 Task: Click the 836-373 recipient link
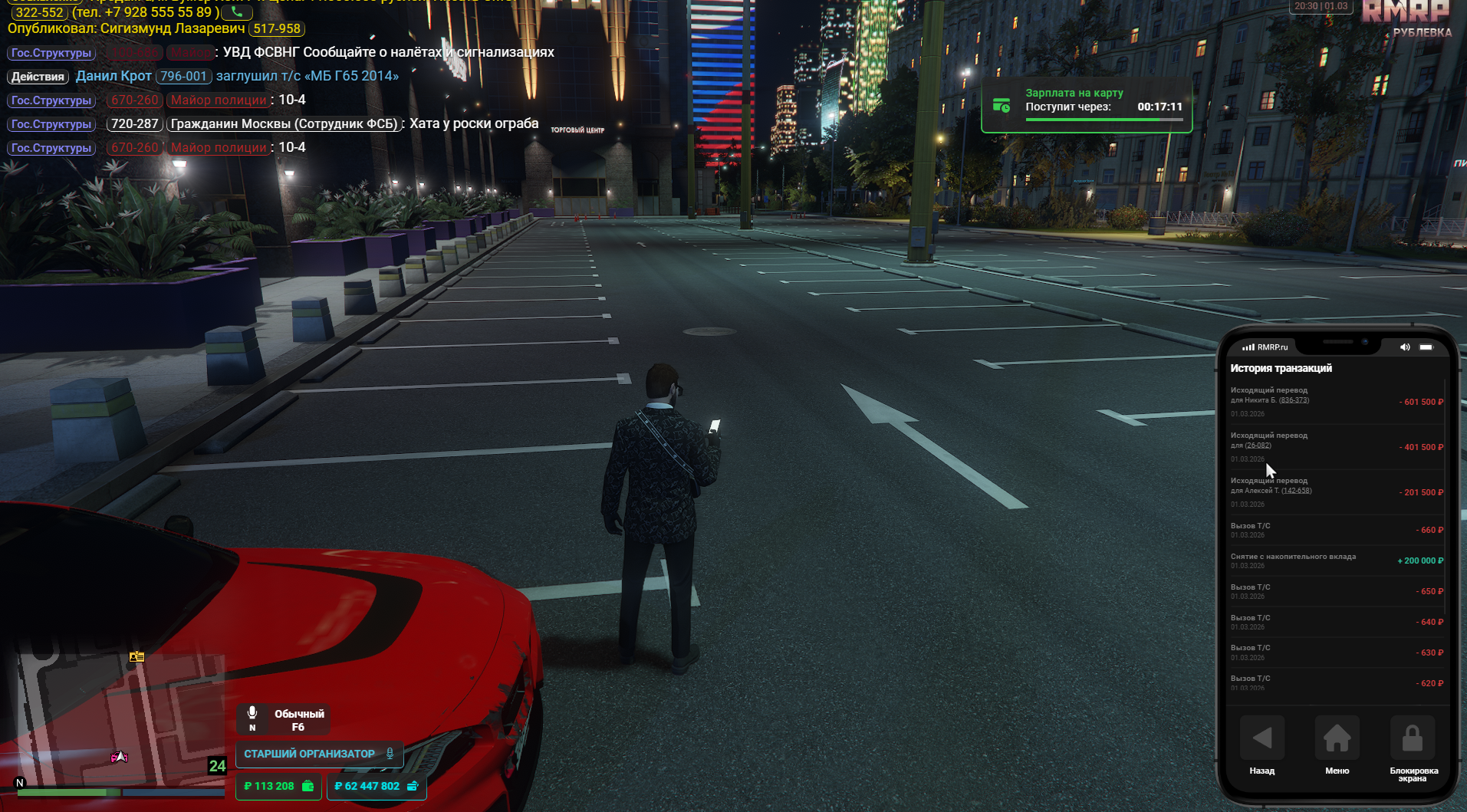tap(1294, 400)
